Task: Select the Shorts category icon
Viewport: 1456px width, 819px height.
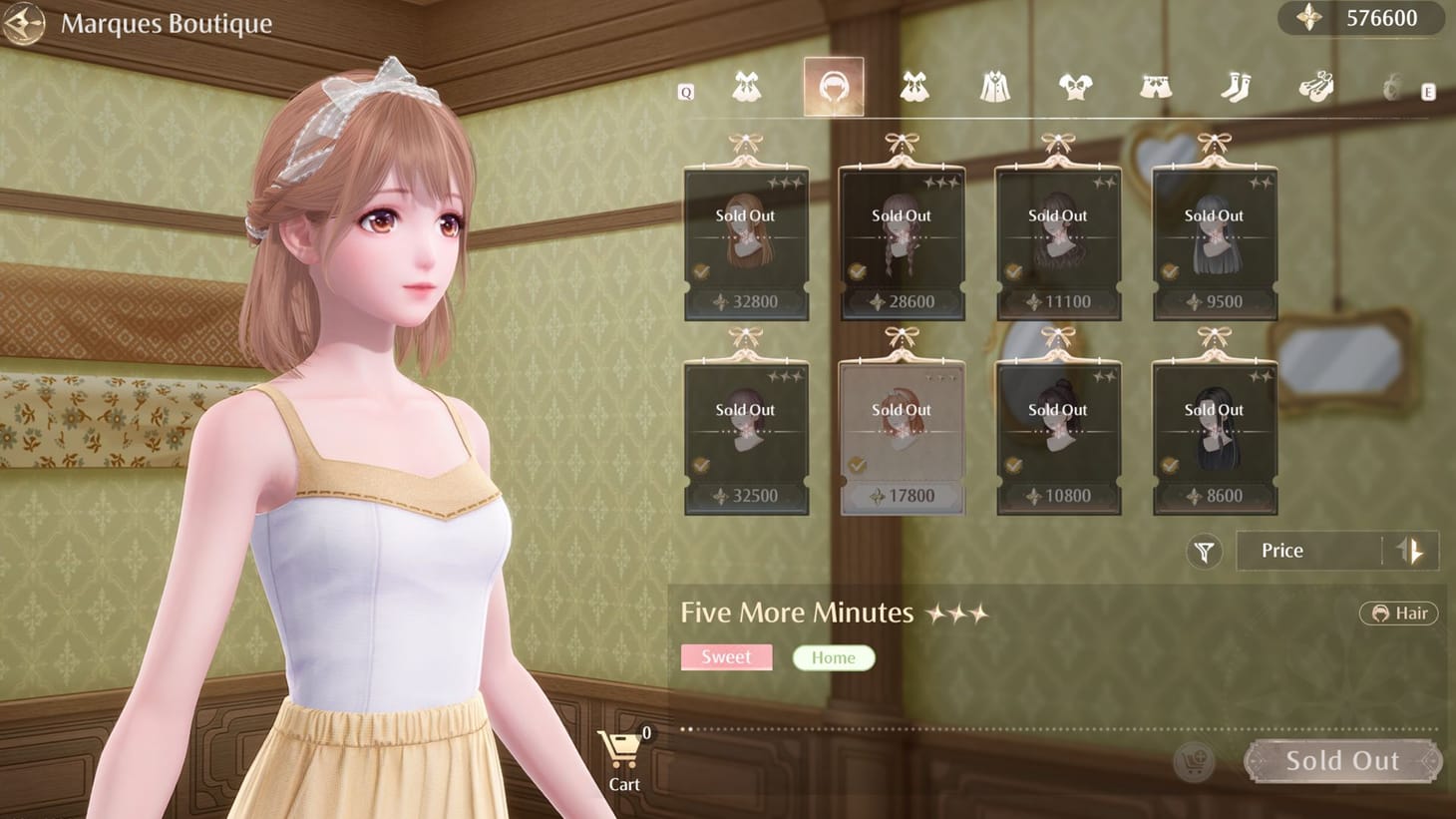Action: pos(1157,88)
